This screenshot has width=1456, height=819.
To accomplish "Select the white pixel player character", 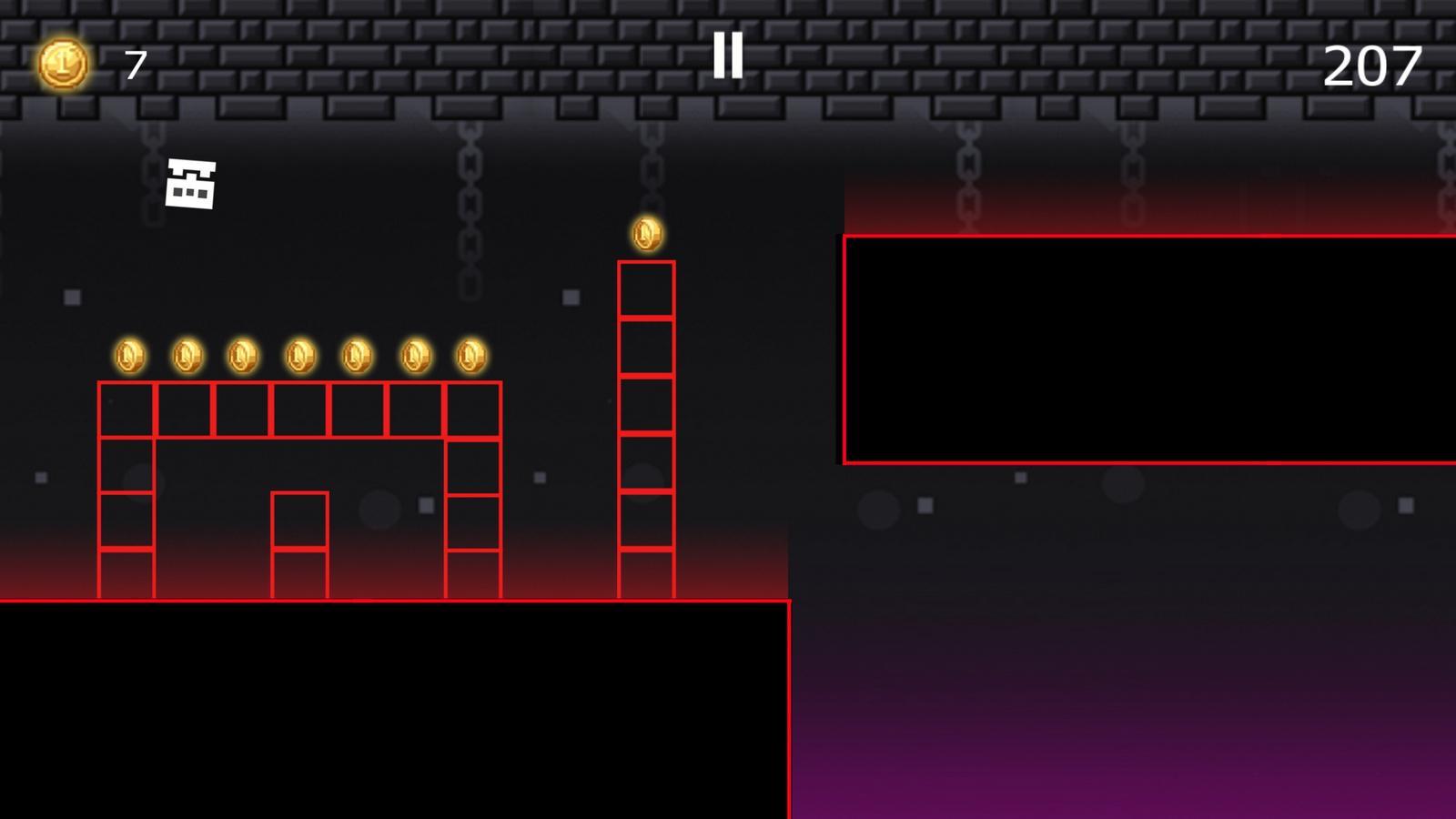I will point(189,182).
